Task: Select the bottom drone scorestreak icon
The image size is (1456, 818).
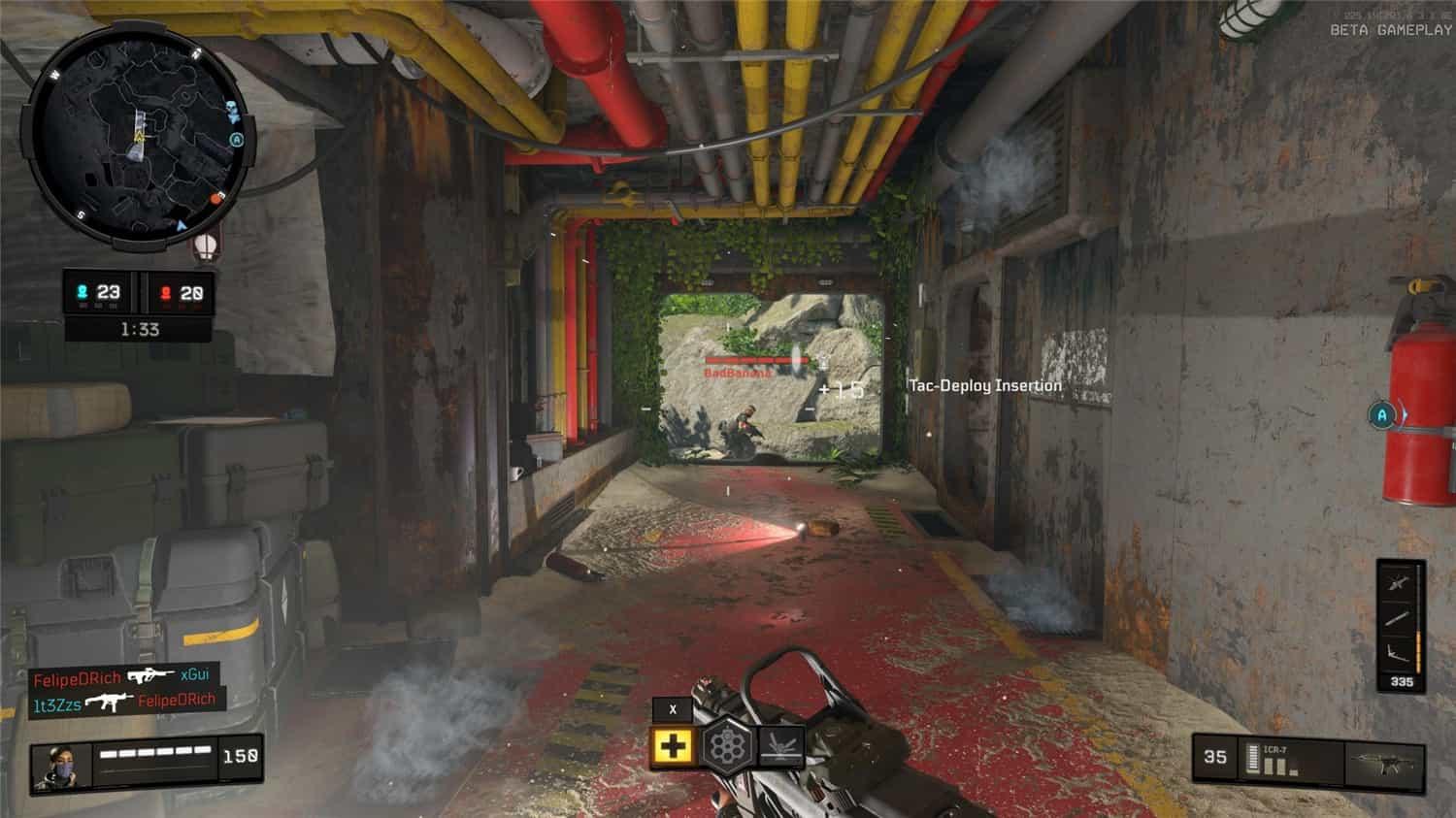Action: pos(1398,653)
